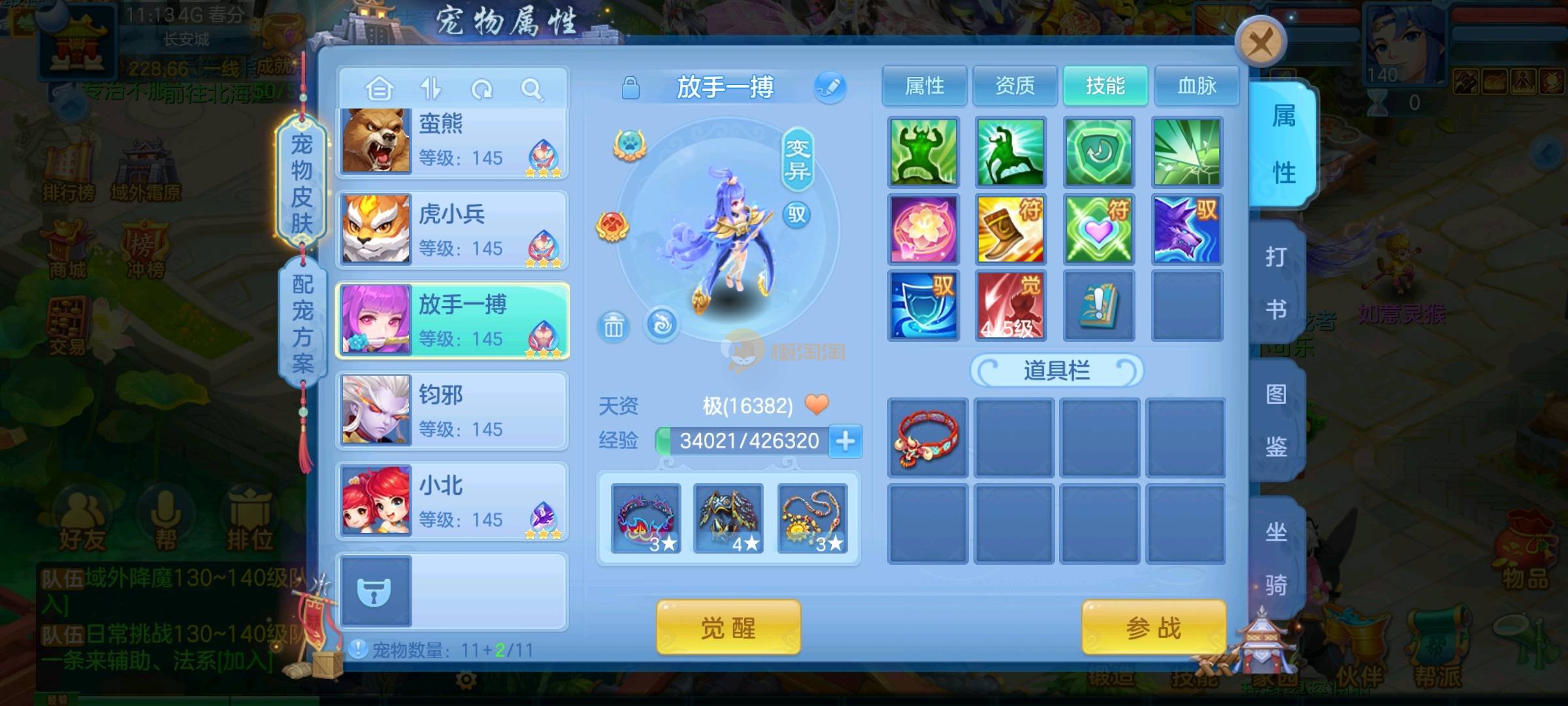
Task: Pick the 小北 pet from the list
Action: point(452,501)
